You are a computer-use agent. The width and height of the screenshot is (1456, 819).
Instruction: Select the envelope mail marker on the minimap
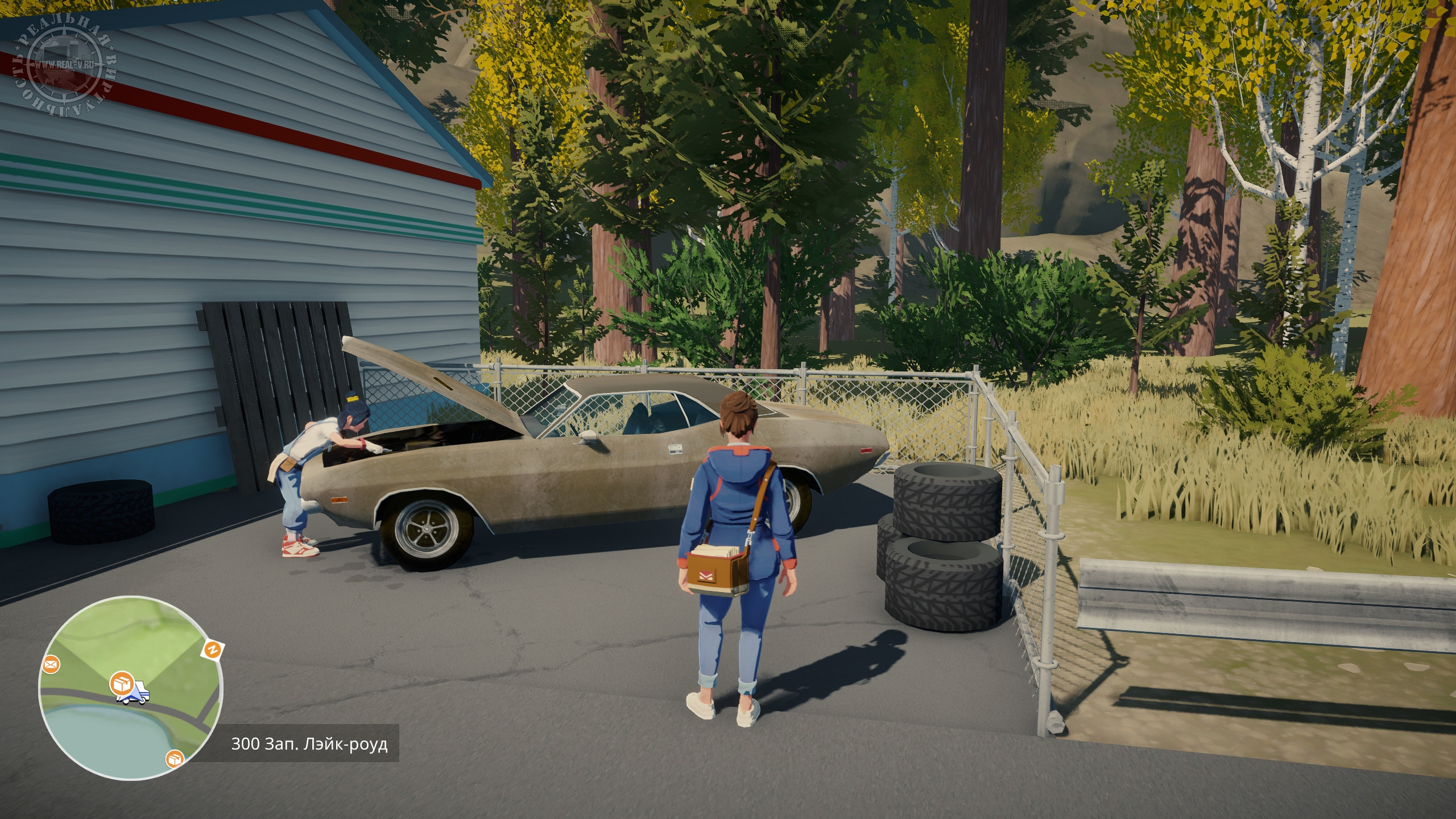(51, 664)
